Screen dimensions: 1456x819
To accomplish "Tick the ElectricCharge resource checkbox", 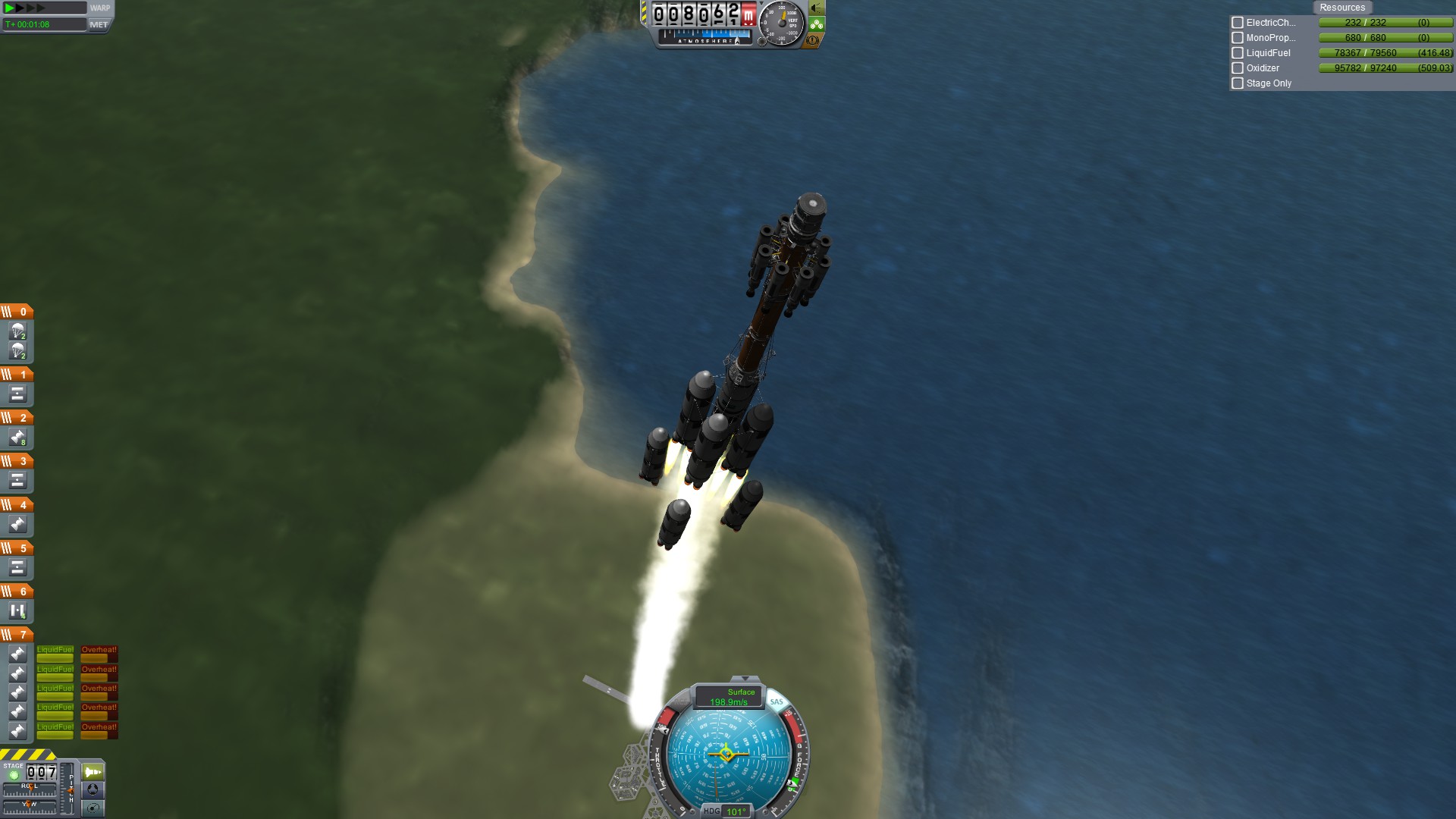I will [x=1238, y=23].
